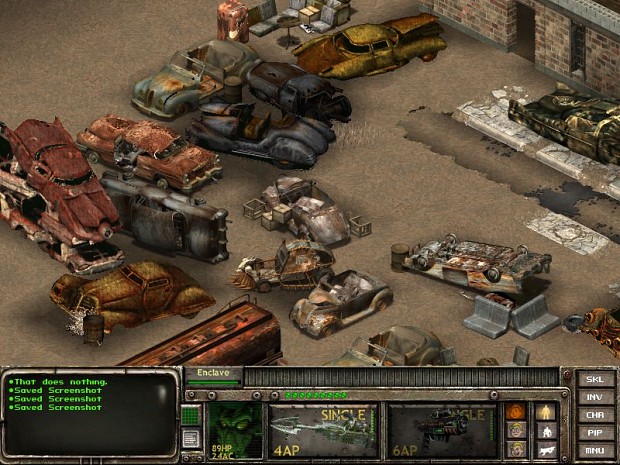620x465 pixels.
Task: Switch to crouching stance icon
Action: click(x=546, y=430)
